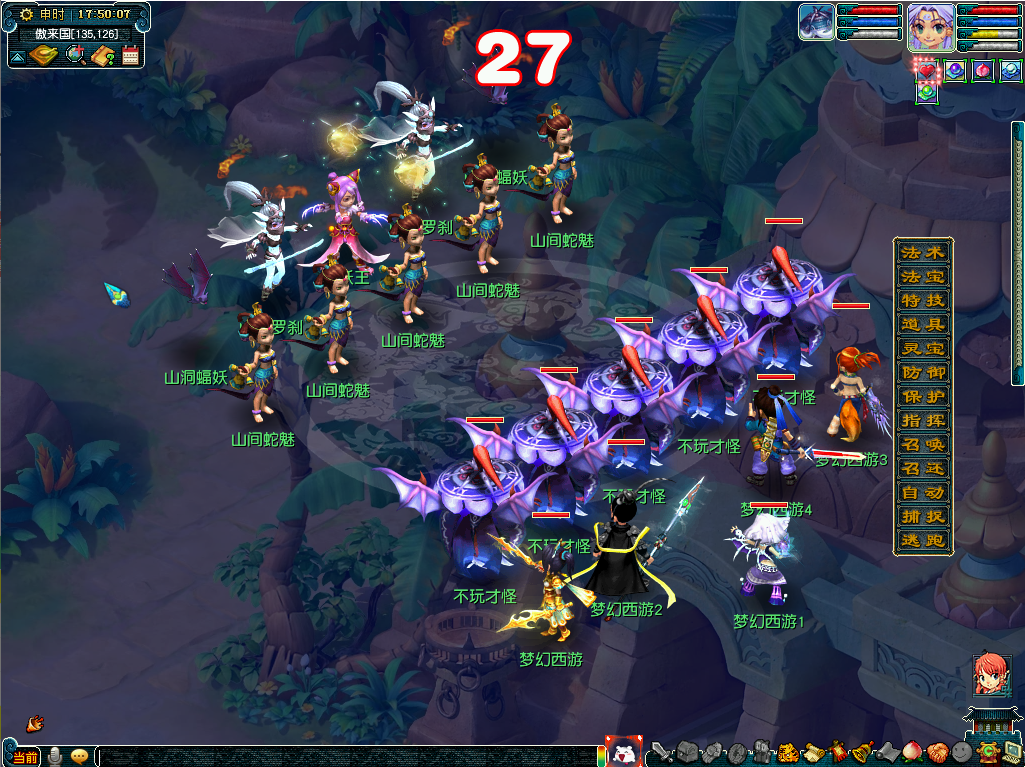Image resolution: width=1025 pixels, height=767 pixels.
Task: Open the calendar icon under the clock
Action: [130, 55]
